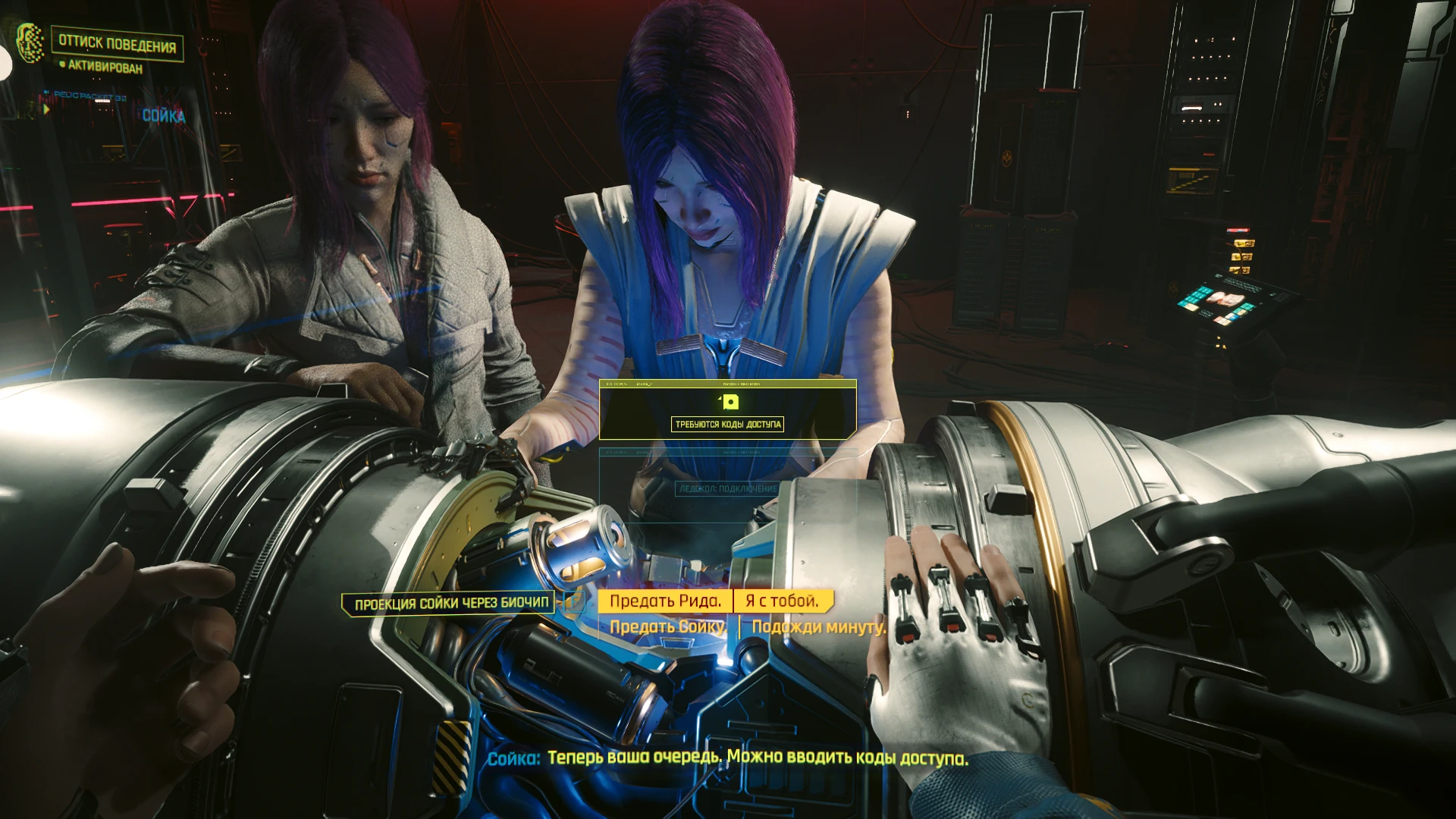Select the top yellow cable connector on the server rack
The height and width of the screenshot is (819, 1456).
1244,243
